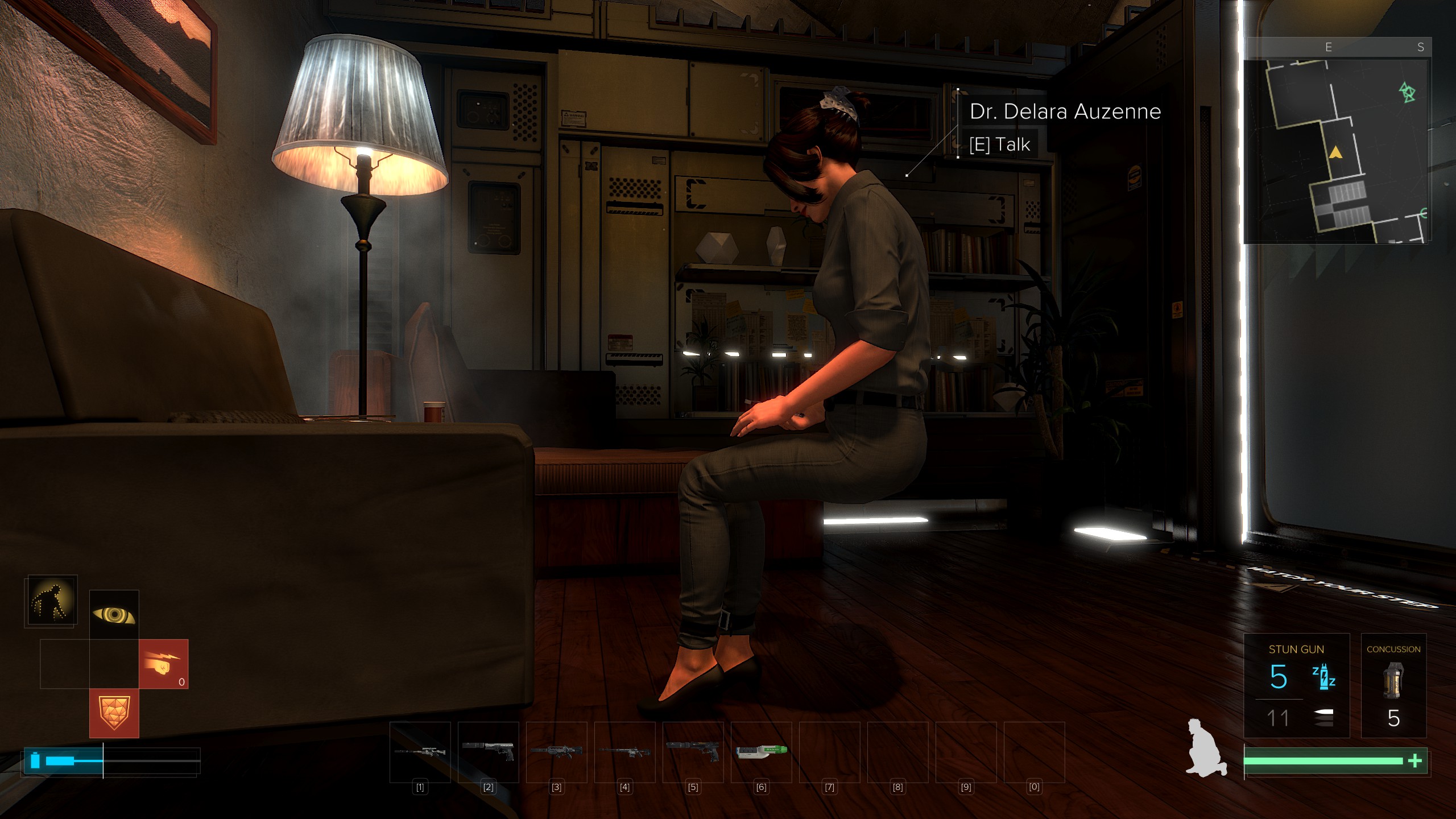The height and width of the screenshot is (819, 1456).
Task: Equip the silenced pistol in slot 2
Action: click(x=488, y=752)
